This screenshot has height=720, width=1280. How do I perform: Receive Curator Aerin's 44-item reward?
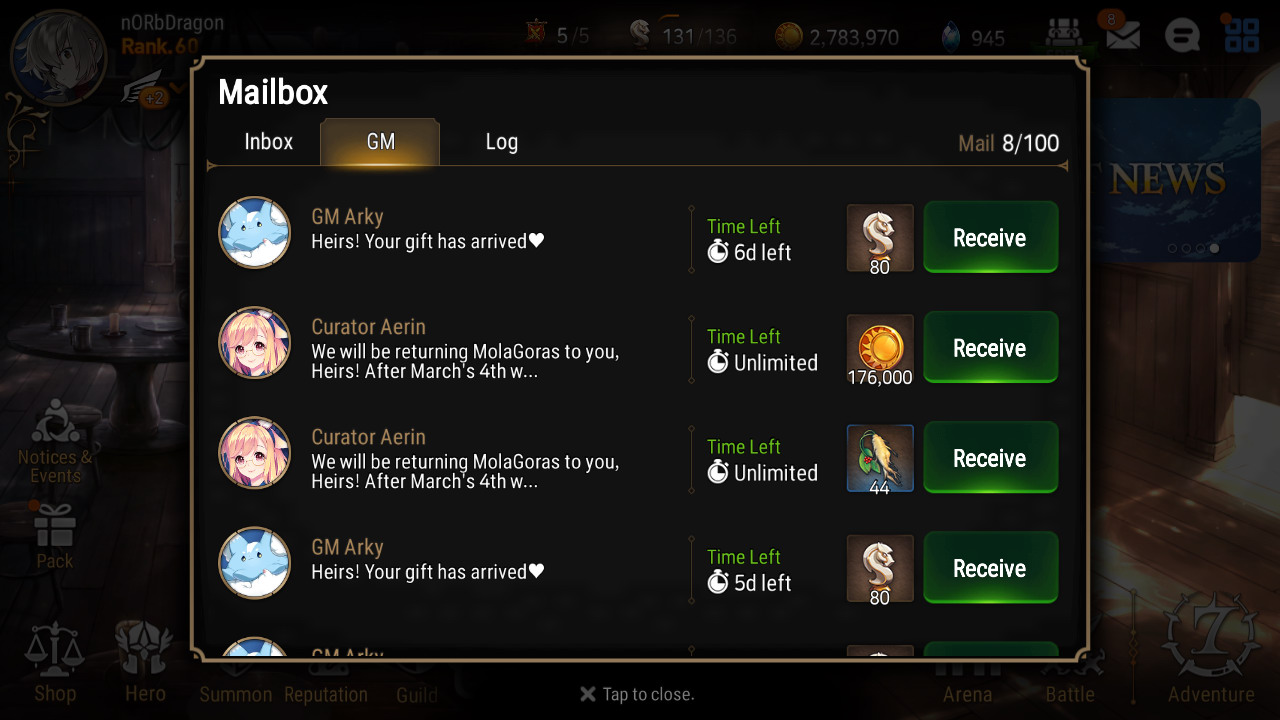tap(990, 458)
